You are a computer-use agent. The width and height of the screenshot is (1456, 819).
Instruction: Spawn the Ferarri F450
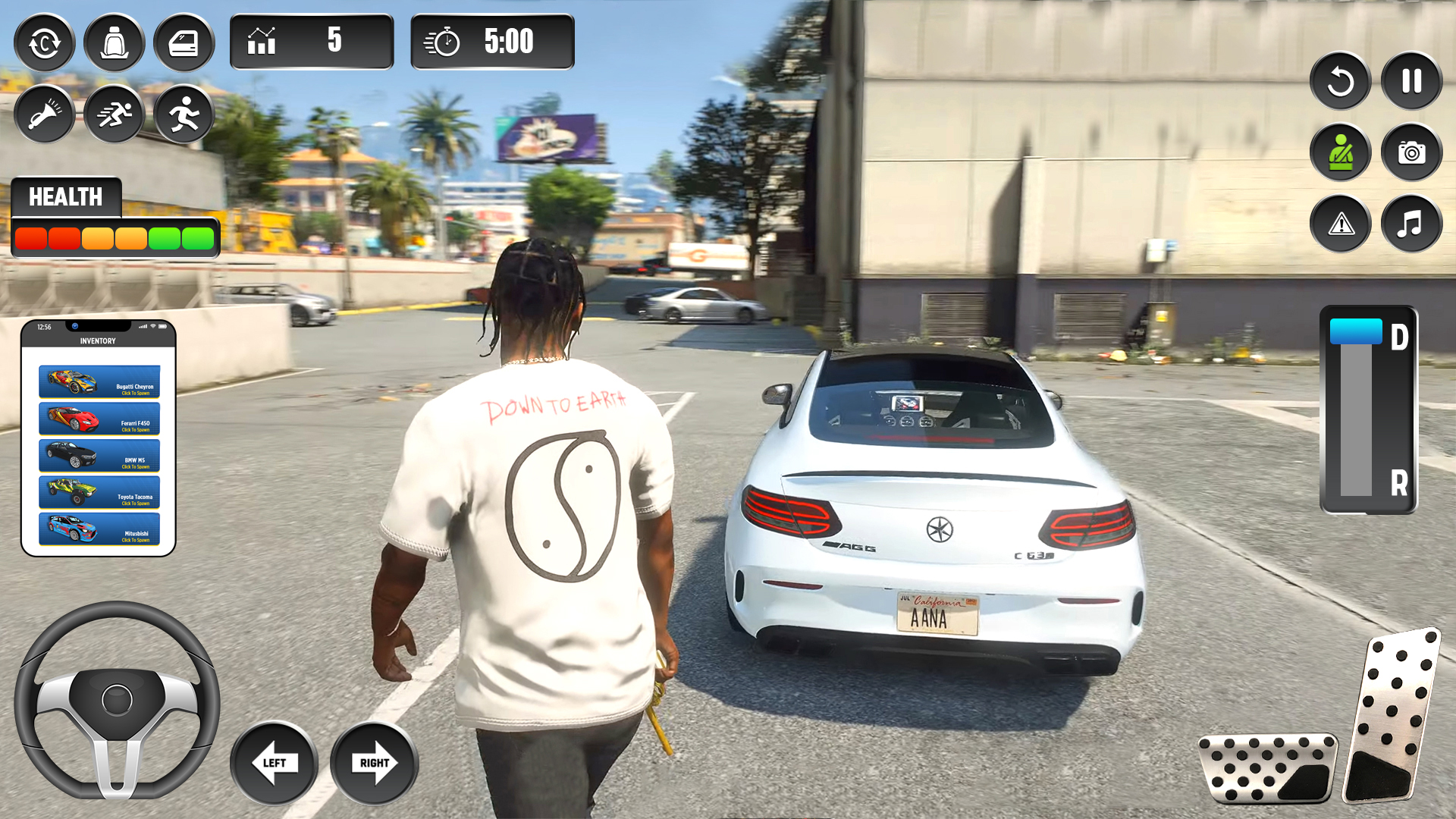(x=99, y=419)
